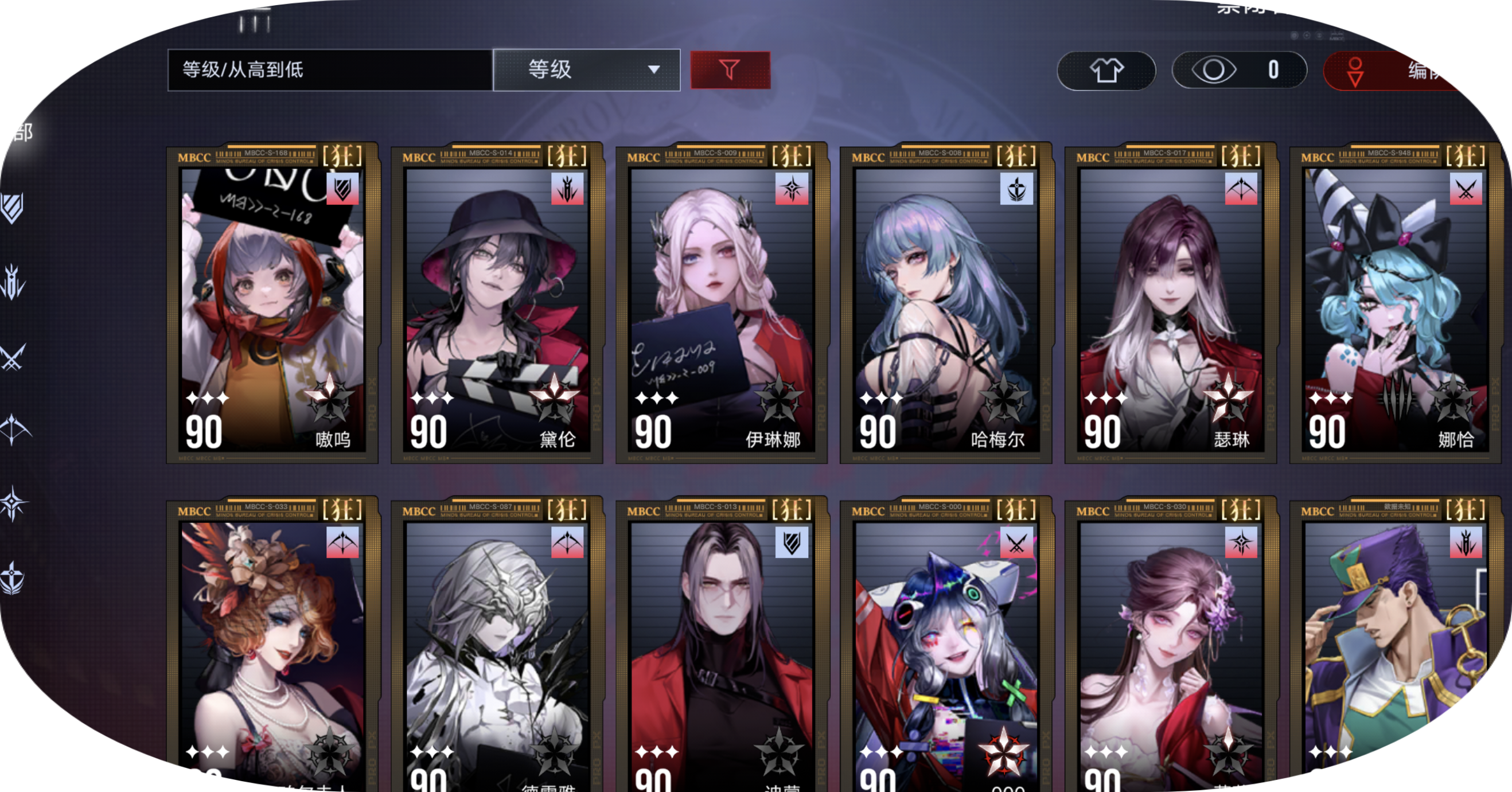This screenshot has width=1512, height=792.
Task: Open the red filter funnel icon
Action: pos(731,71)
